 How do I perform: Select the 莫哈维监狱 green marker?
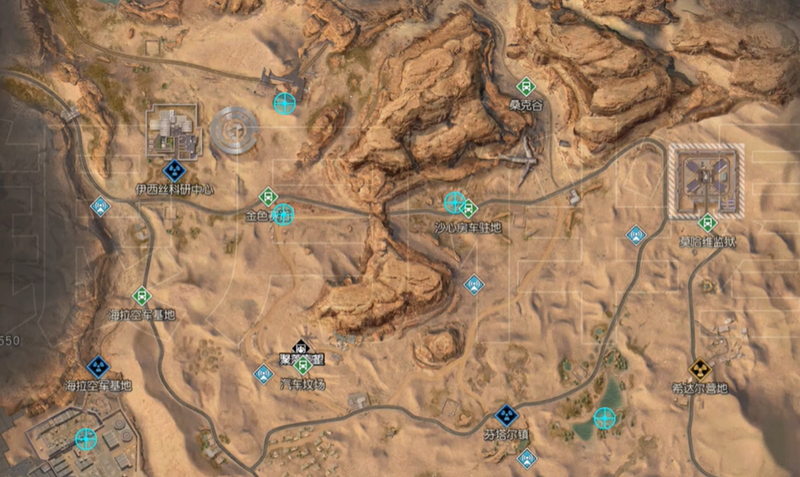click(708, 223)
